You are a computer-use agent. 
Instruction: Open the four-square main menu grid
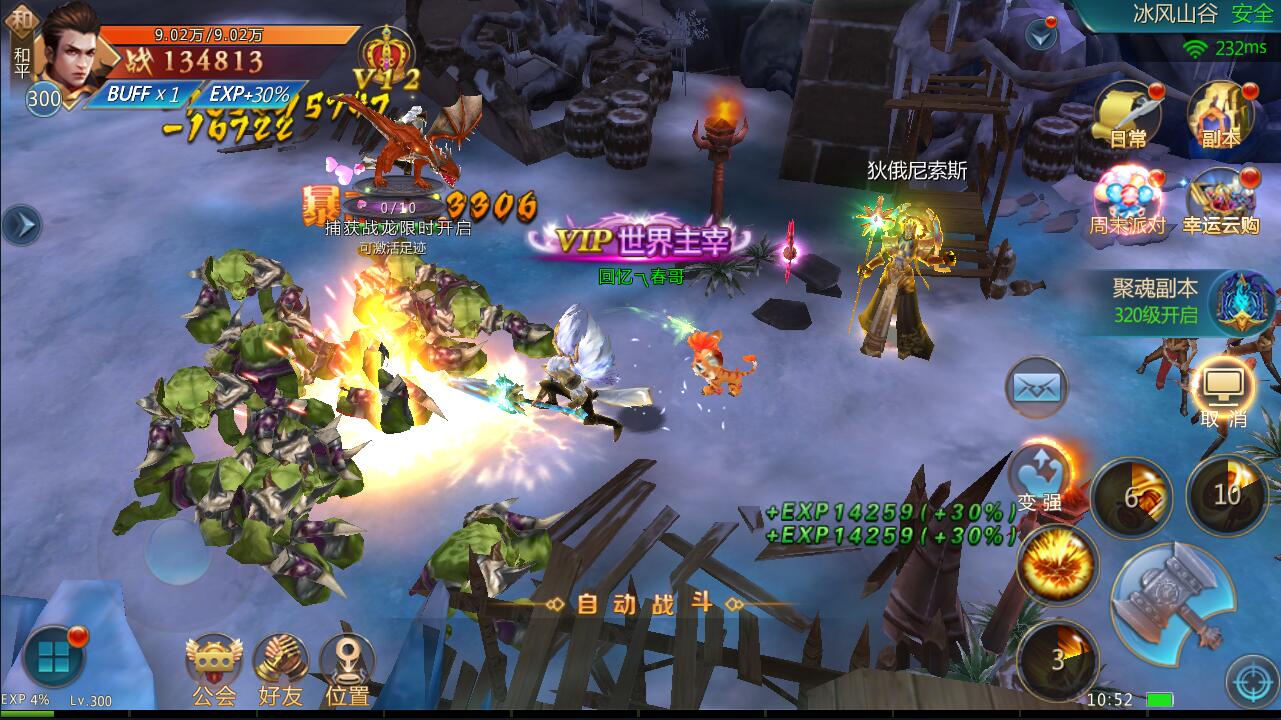(x=52, y=658)
